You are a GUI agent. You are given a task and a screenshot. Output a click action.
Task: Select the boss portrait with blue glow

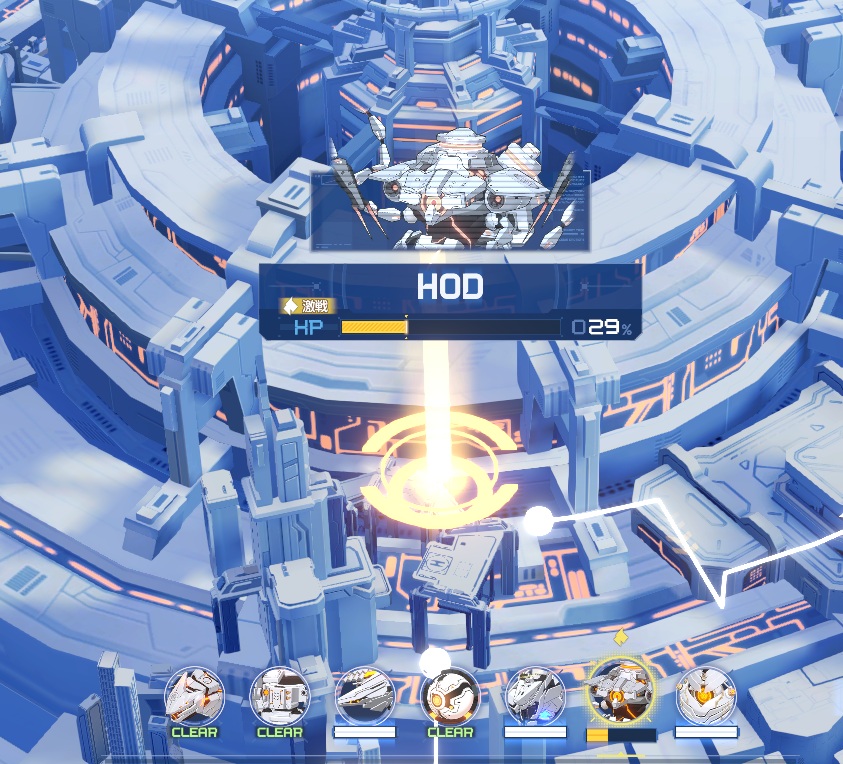(535, 696)
